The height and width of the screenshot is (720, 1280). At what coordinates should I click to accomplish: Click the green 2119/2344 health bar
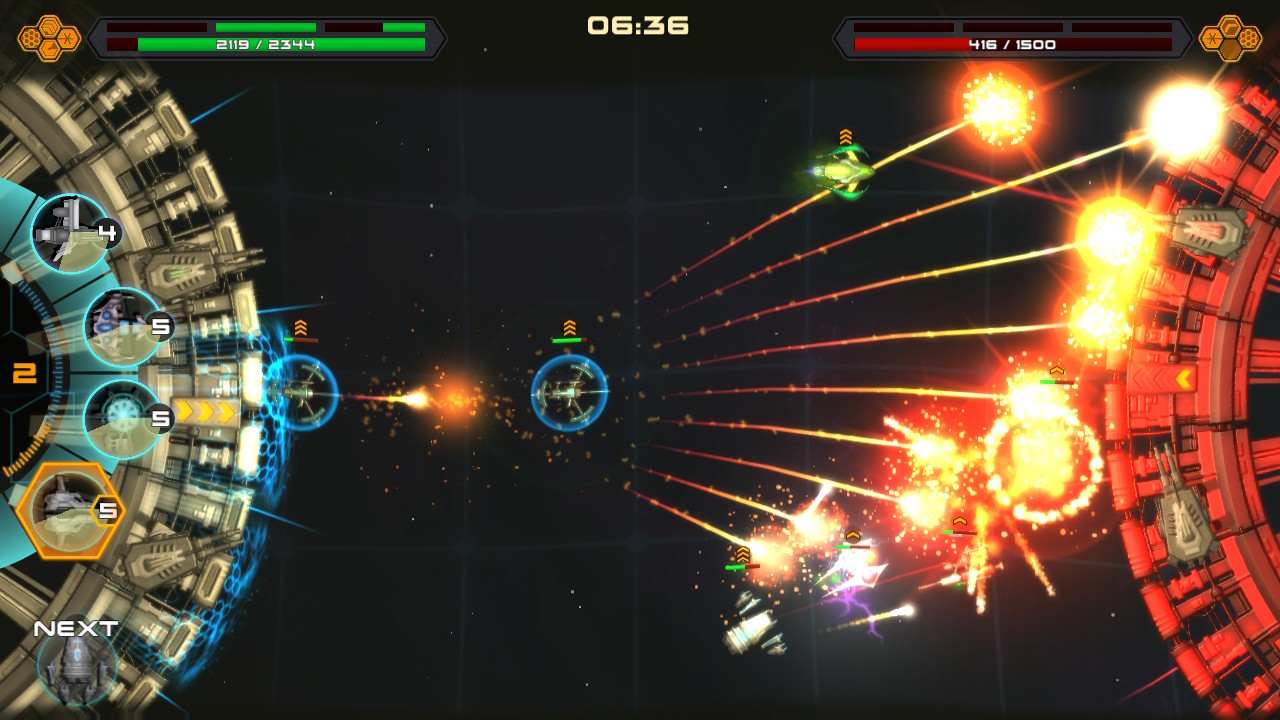(x=265, y=42)
